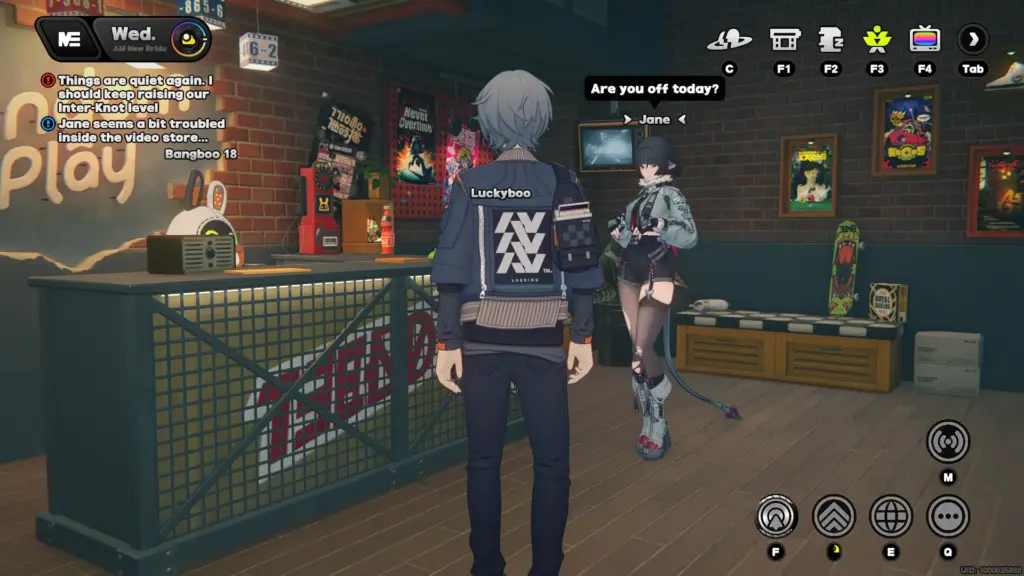
Task: Select the yellow-green winged figure icon
Action: (x=877, y=40)
